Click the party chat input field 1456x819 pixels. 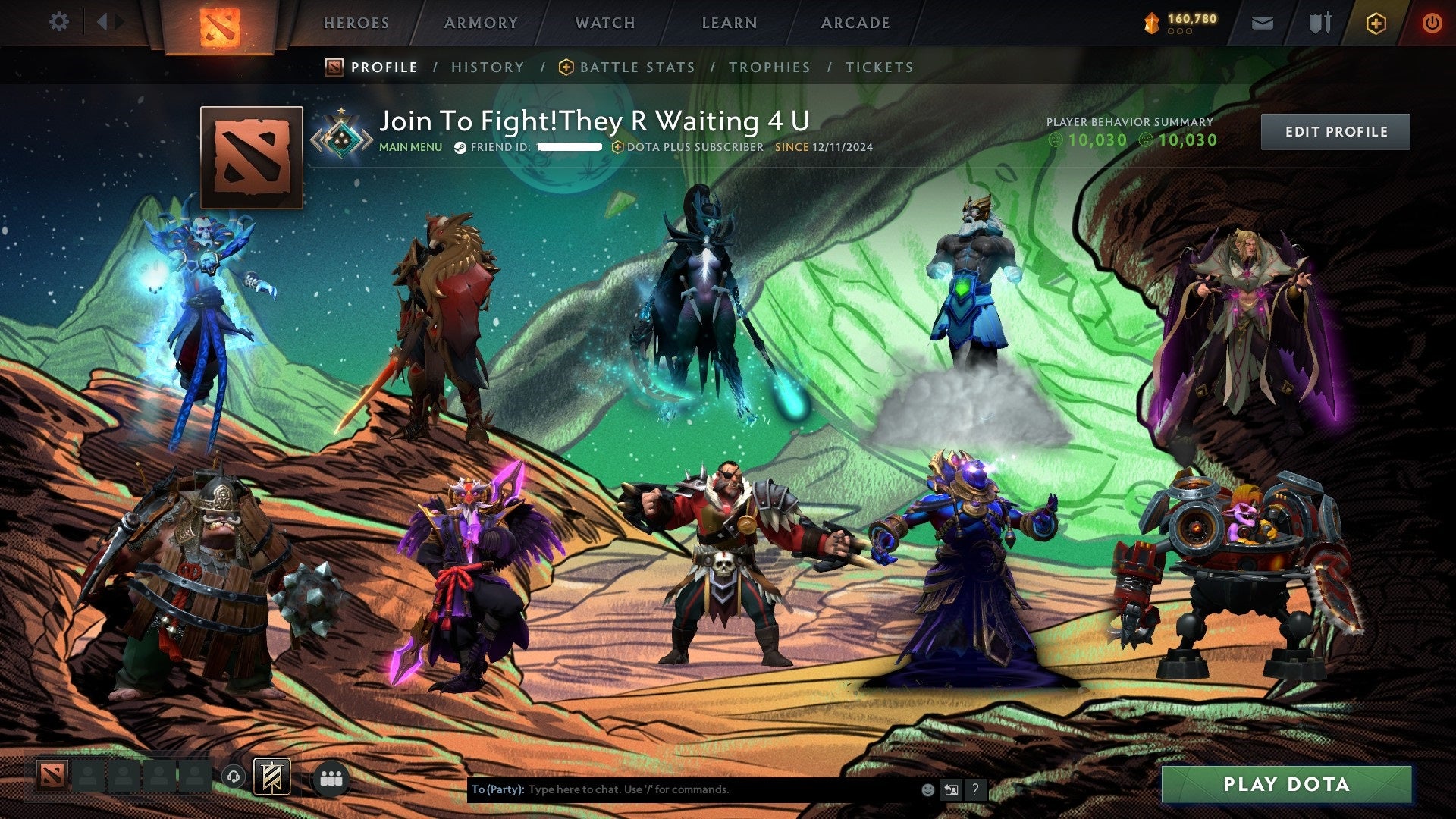tap(682, 789)
